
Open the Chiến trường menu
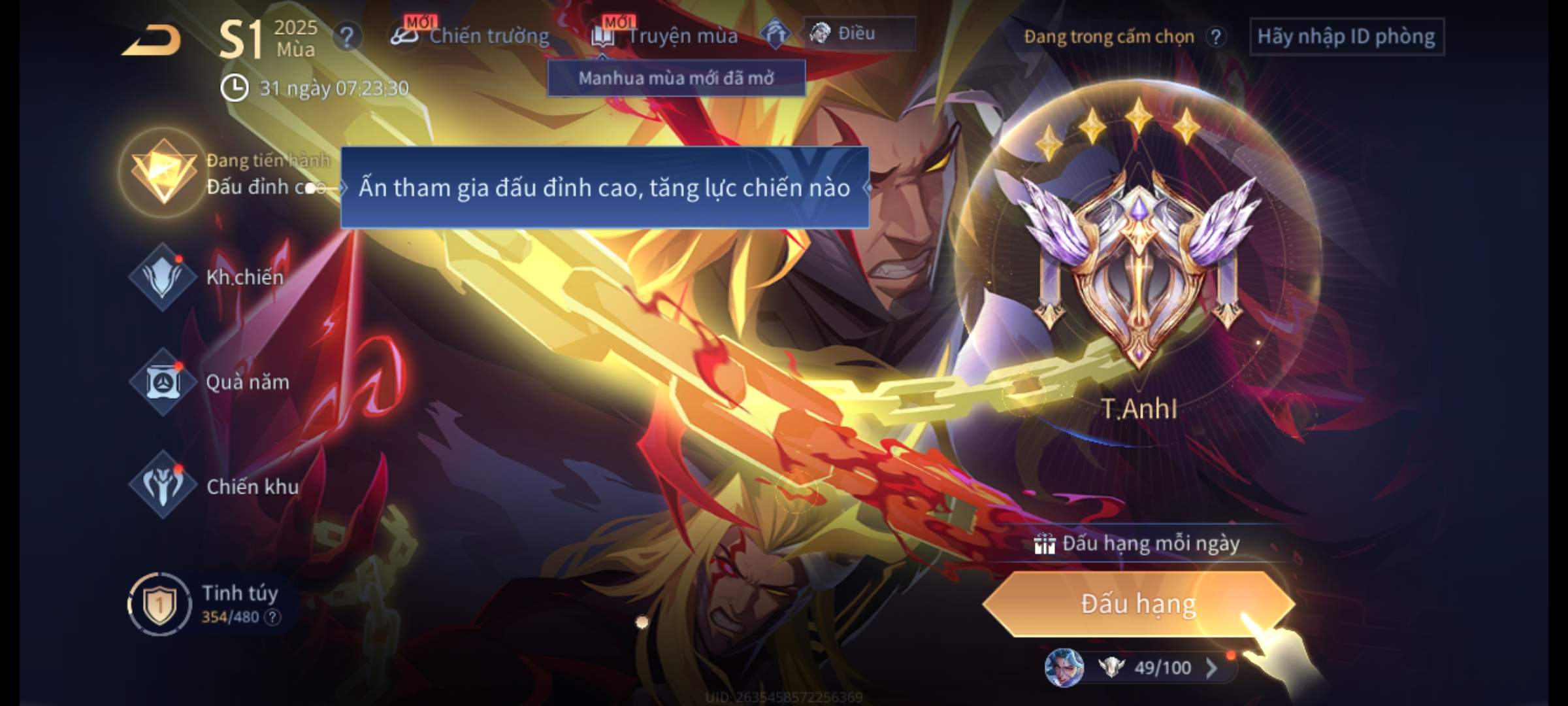point(470,35)
